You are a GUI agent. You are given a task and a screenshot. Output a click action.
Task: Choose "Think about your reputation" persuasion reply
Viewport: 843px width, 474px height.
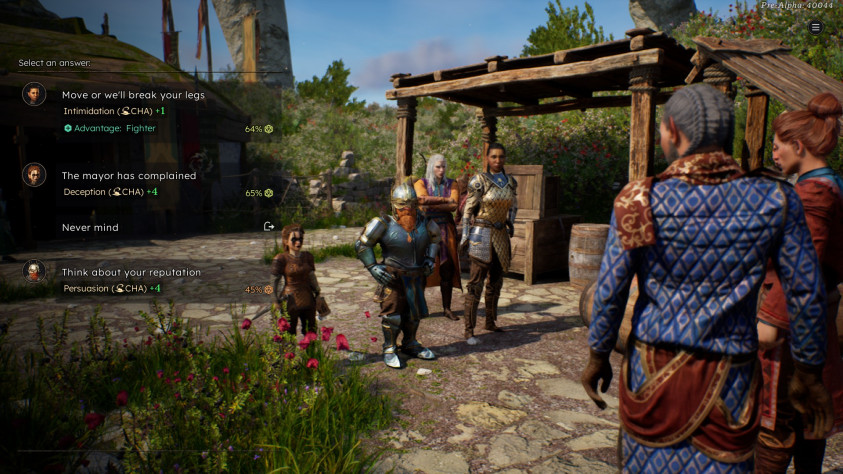click(x=131, y=272)
